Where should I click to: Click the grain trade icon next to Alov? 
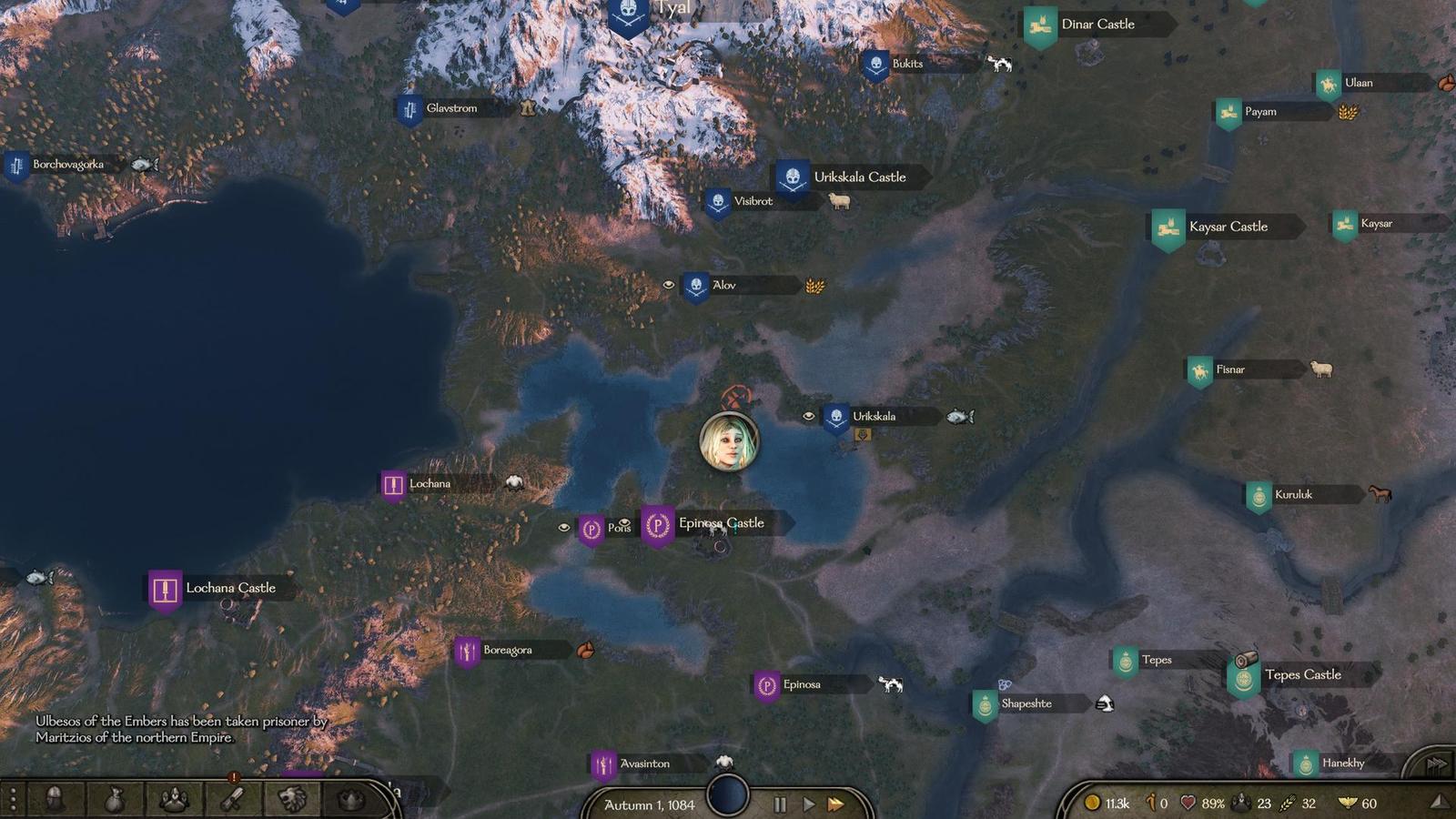(813, 287)
